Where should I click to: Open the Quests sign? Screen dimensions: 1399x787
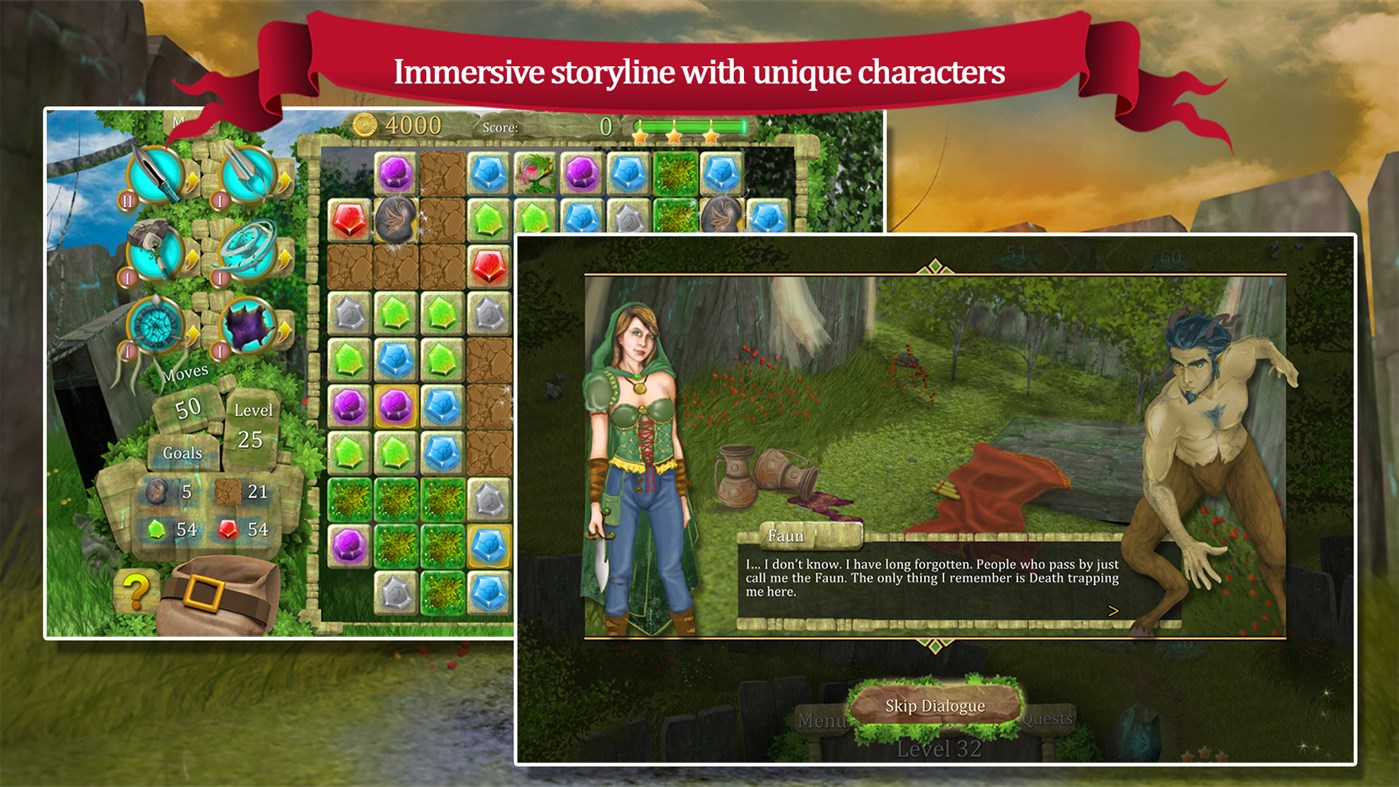(1047, 718)
